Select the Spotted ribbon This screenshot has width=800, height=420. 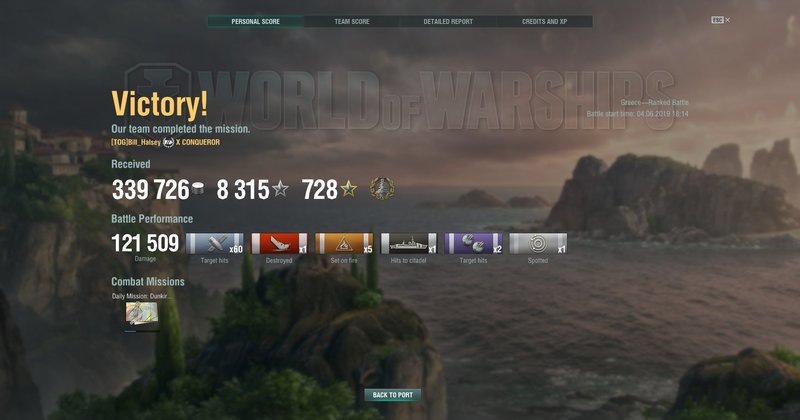(x=538, y=243)
